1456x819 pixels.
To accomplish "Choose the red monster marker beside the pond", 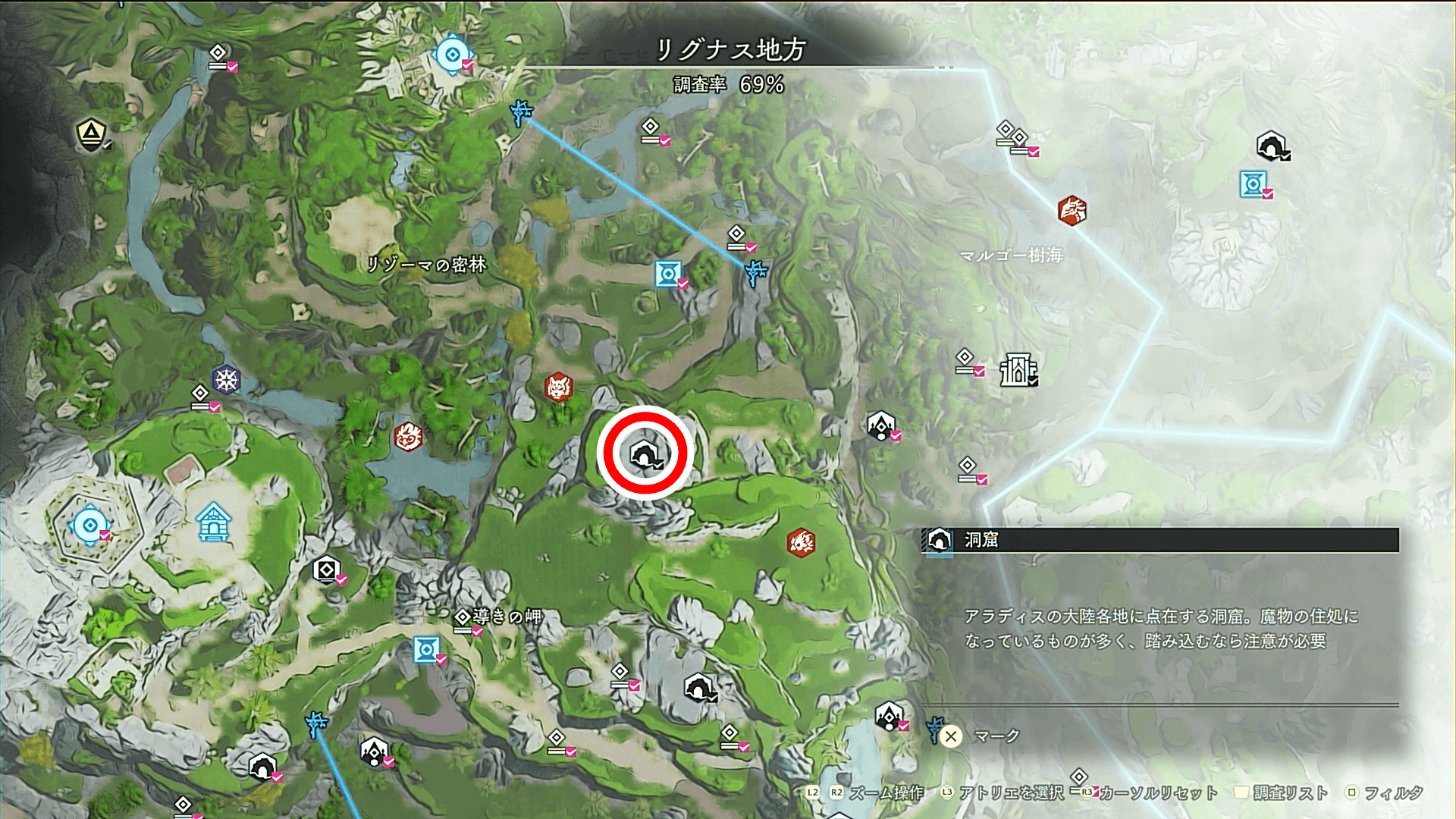I will click(x=408, y=437).
